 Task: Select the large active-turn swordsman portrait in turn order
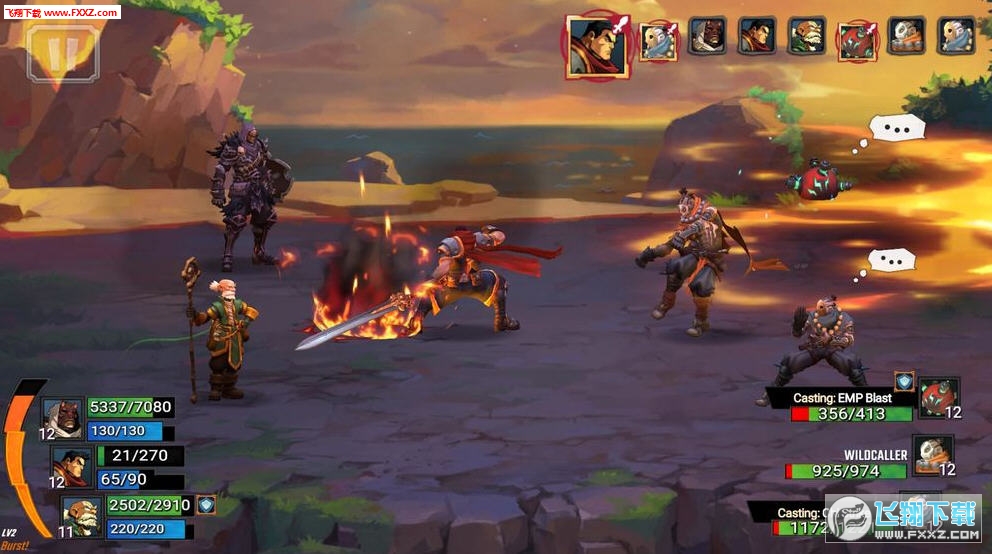[x=597, y=46]
